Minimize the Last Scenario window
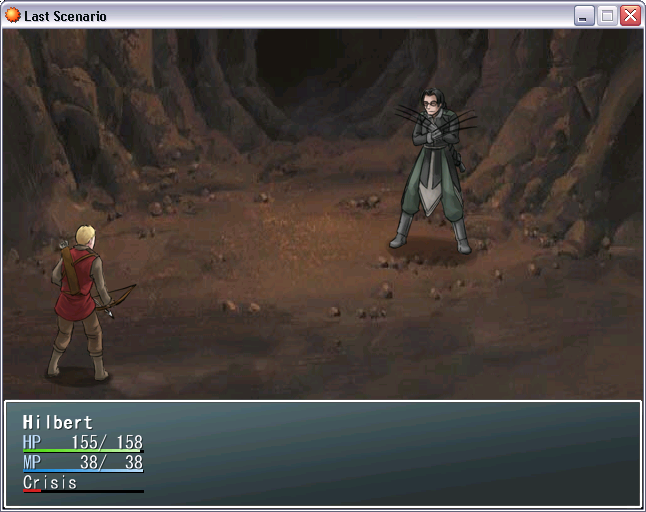646x512 pixels. [x=584, y=16]
